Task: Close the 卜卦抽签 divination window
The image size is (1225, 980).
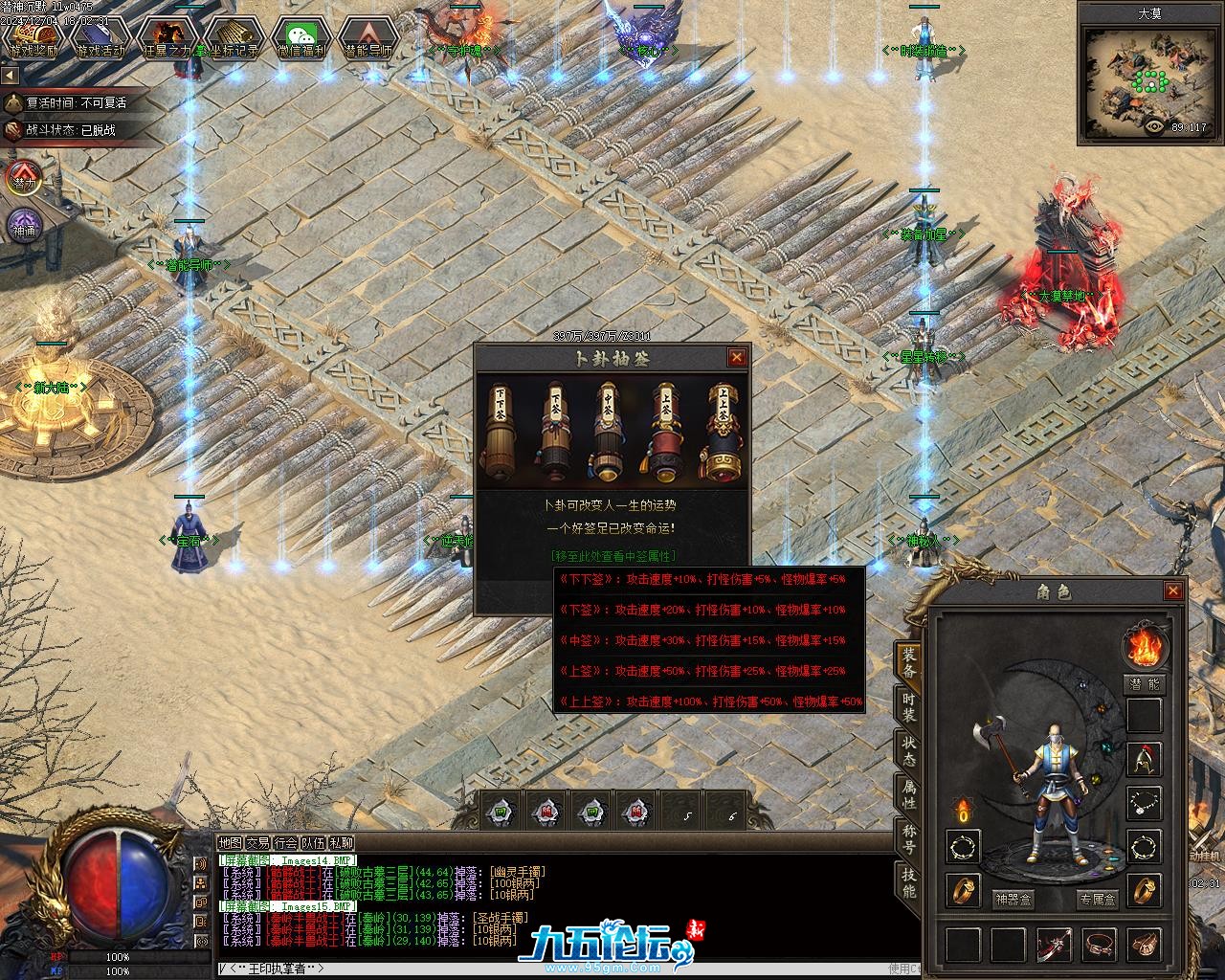Action: click(736, 357)
